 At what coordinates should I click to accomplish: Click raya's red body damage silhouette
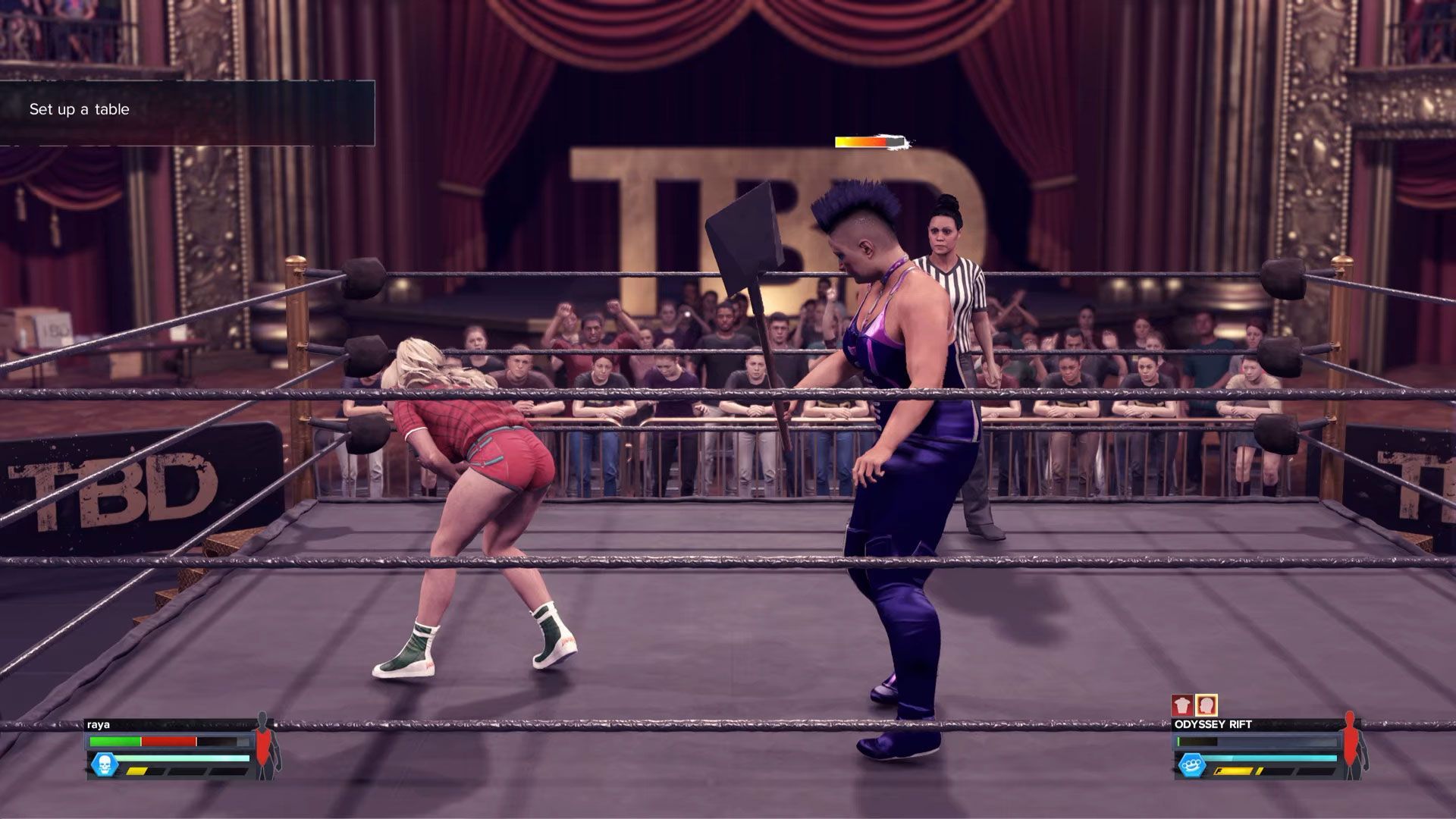tap(265, 747)
